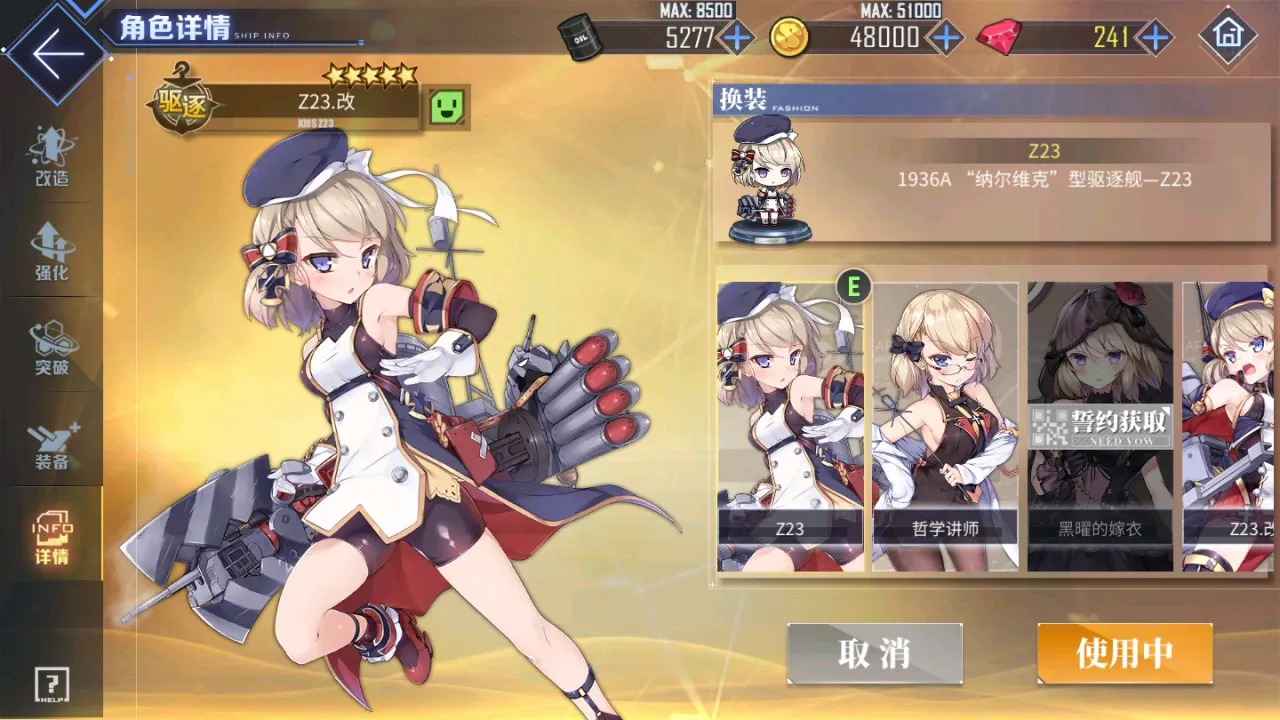
Task: Select the locked 黑曜的嫁衣 skin card
Action: (x=1100, y=427)
